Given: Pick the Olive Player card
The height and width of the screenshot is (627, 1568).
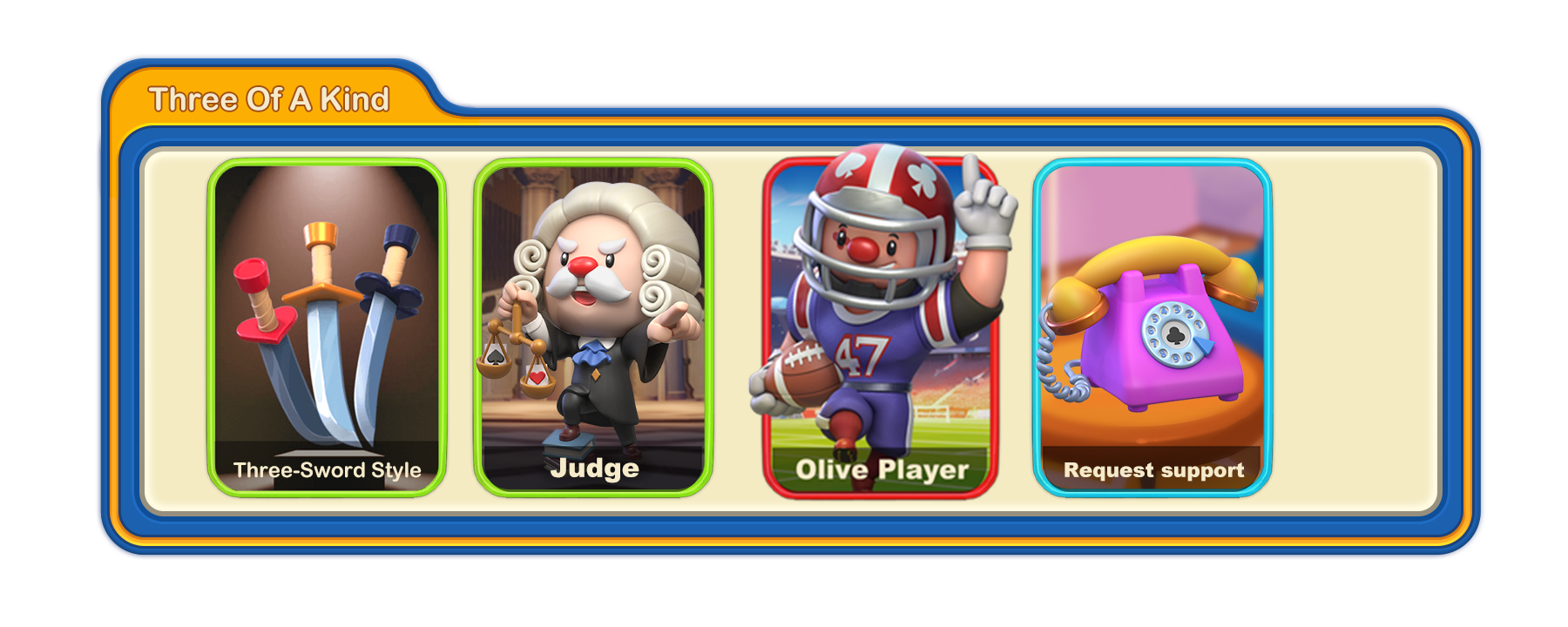Looking at the screenshot, I should (880, 328).
